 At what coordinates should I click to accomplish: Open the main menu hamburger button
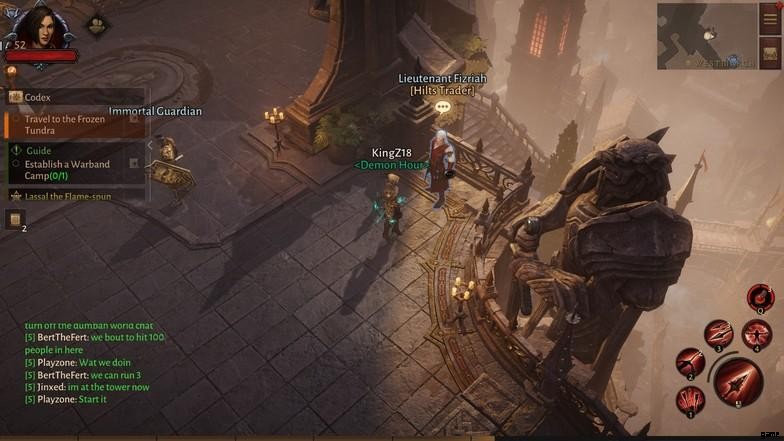[769, 20]
